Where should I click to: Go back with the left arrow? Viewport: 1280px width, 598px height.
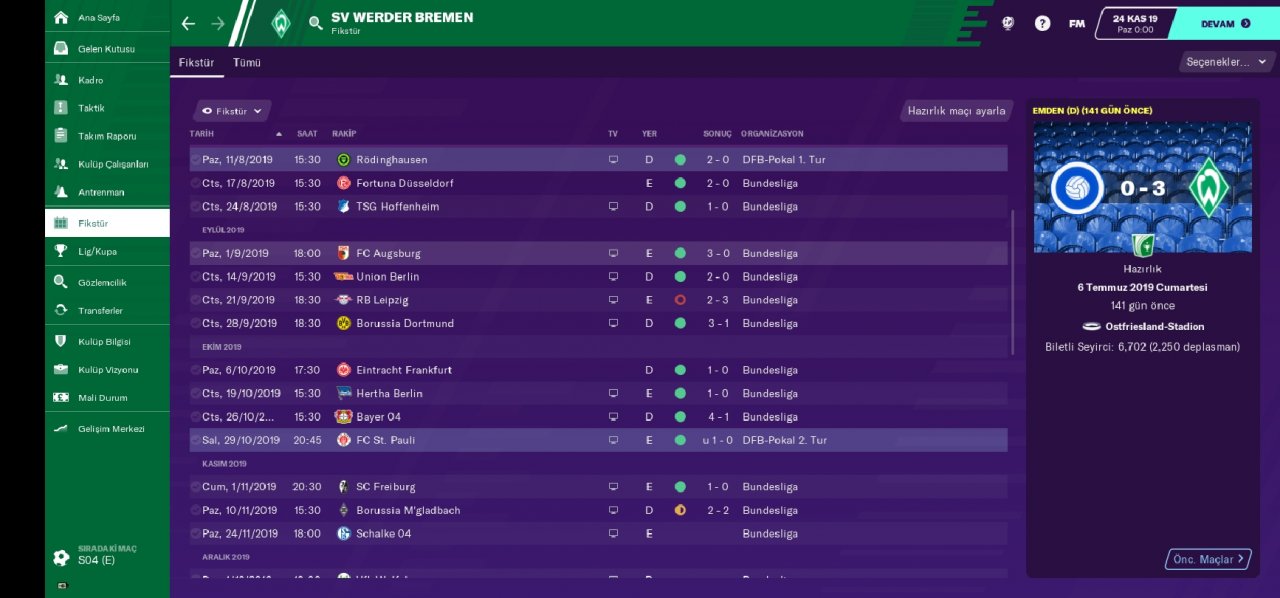(188, 23)
